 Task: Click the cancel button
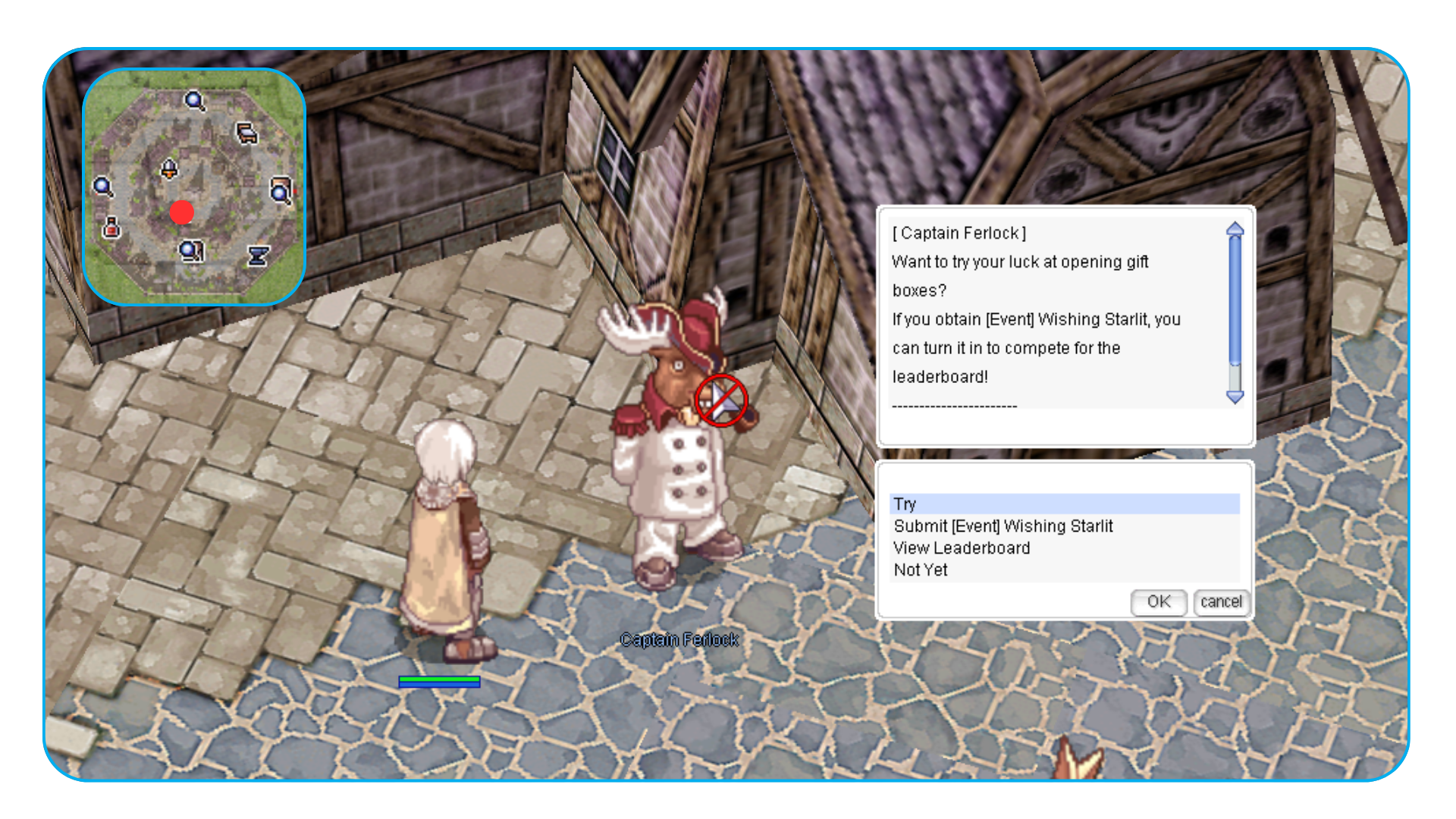(x=1221, y=602)
